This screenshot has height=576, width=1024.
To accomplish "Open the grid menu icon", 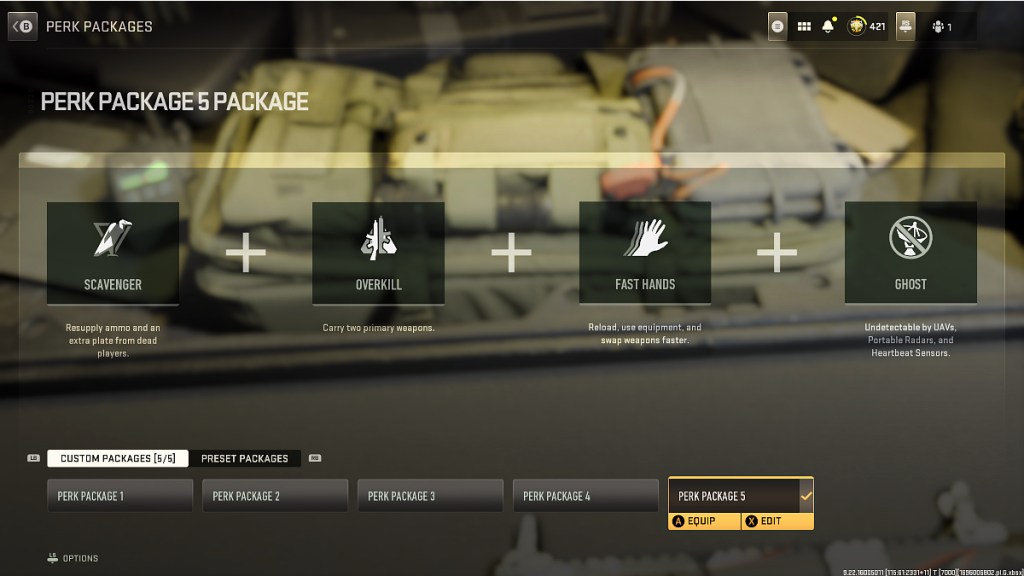I will point(804,26).
